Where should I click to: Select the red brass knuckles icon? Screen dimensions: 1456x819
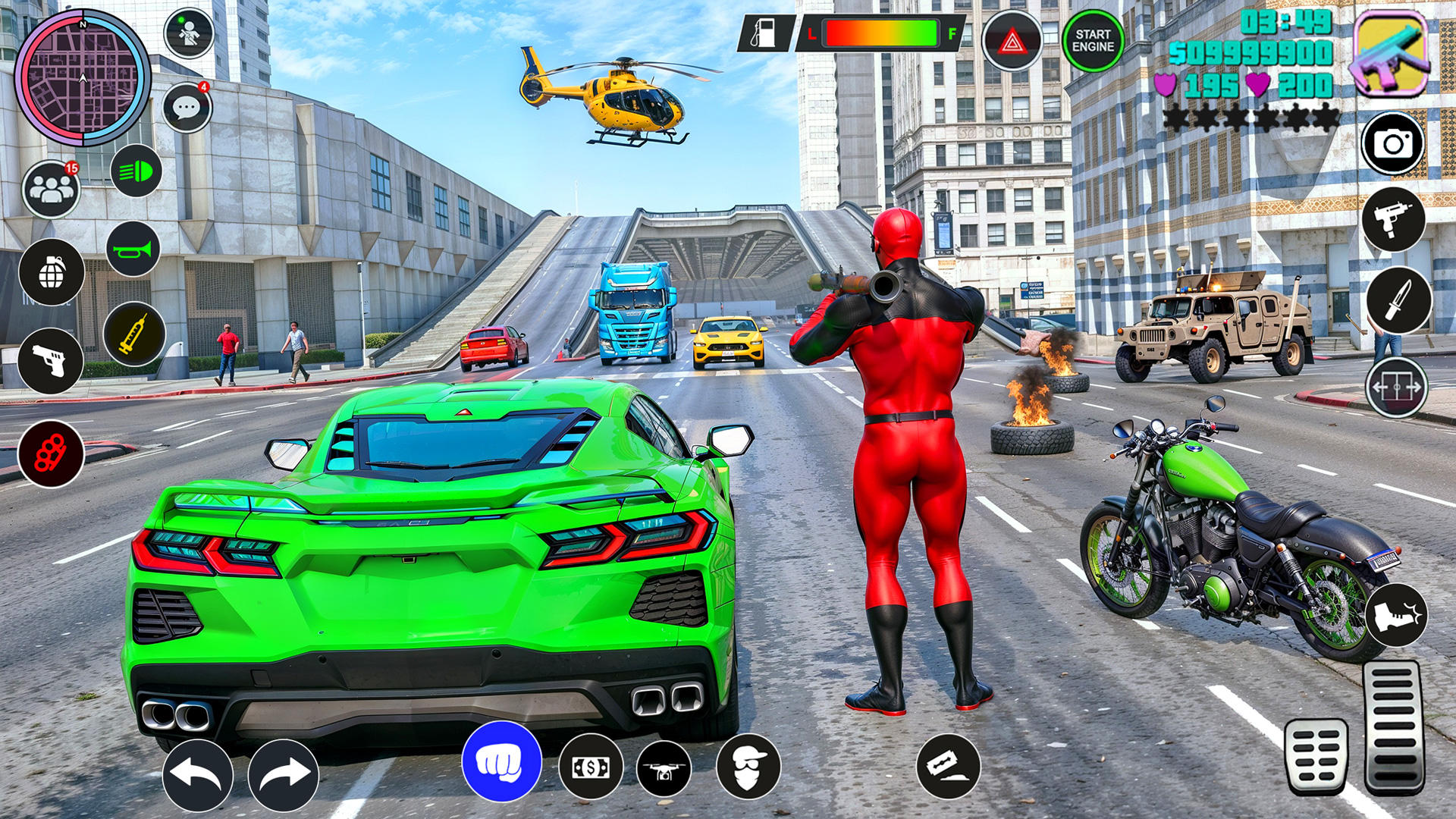(51, 453)
